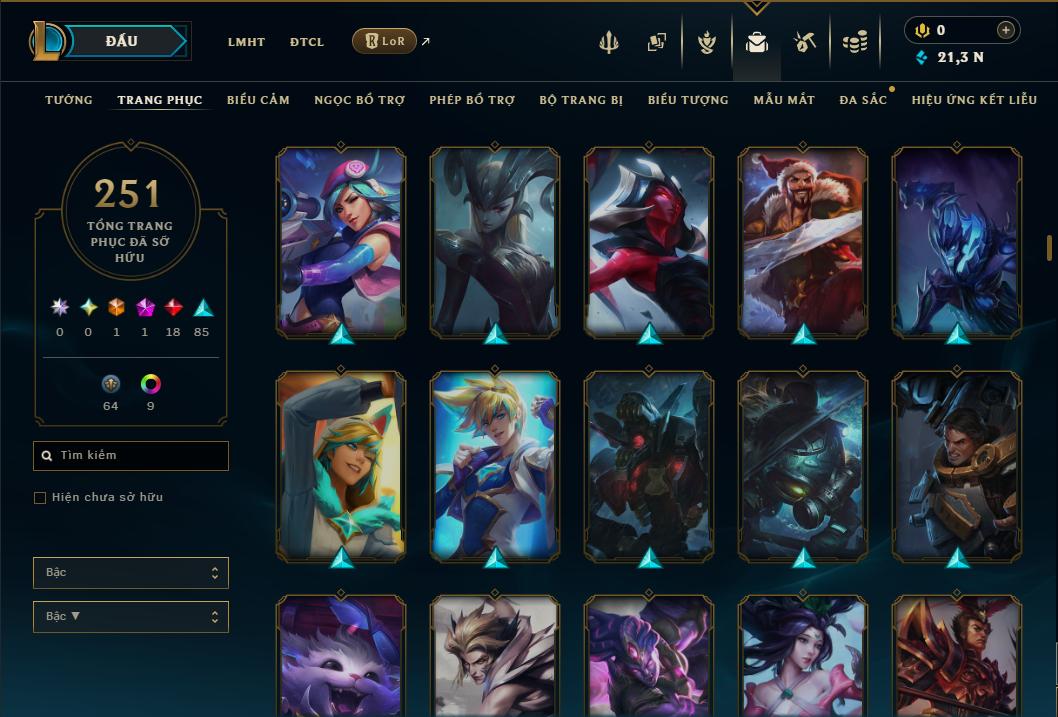Open the LoR external link
The image size is (1058, 717).
385,41
